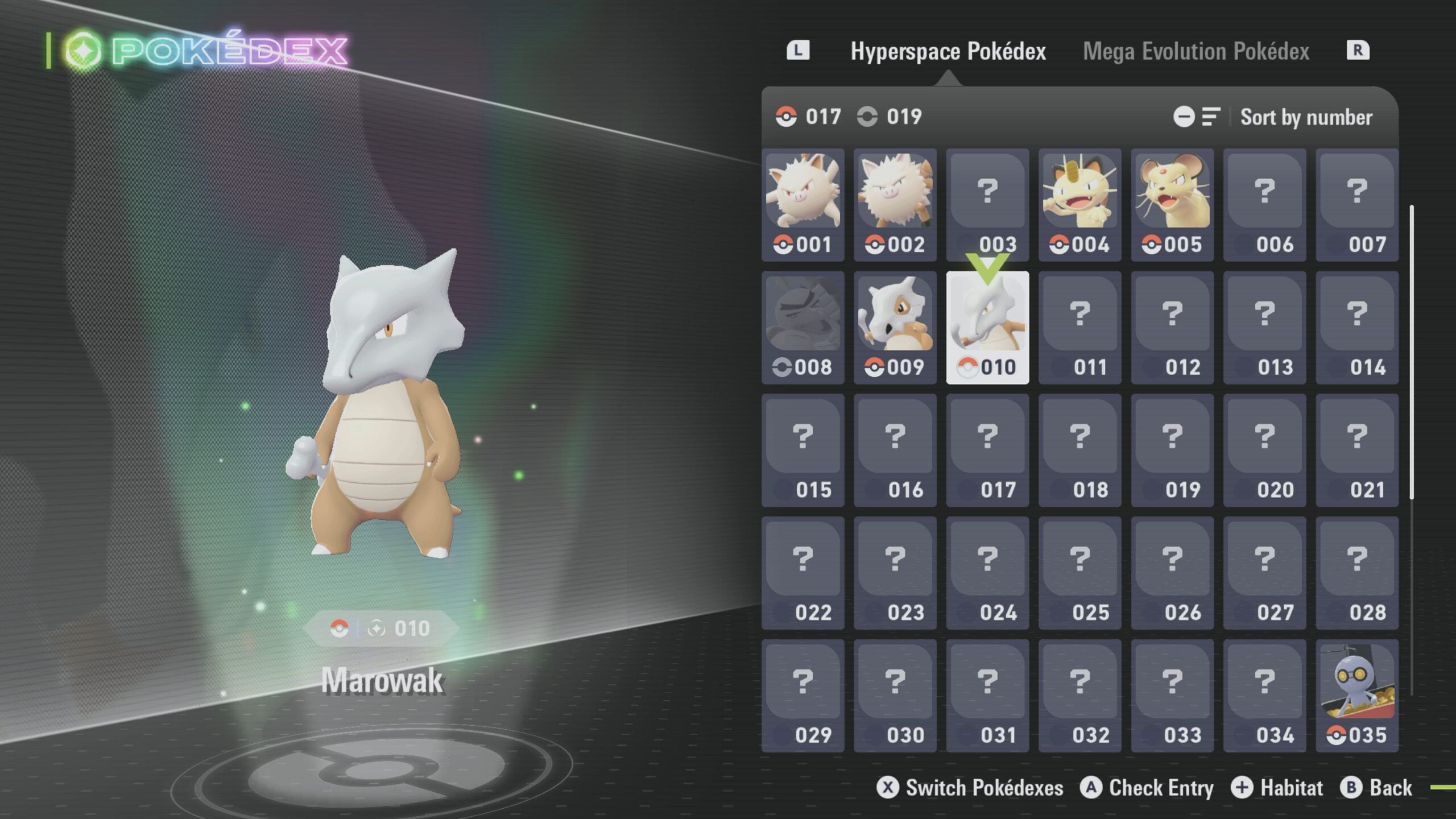Screen dimensions: 1456x819
Task: Select unknown entry 029
Action: click(x=803, y=695)
